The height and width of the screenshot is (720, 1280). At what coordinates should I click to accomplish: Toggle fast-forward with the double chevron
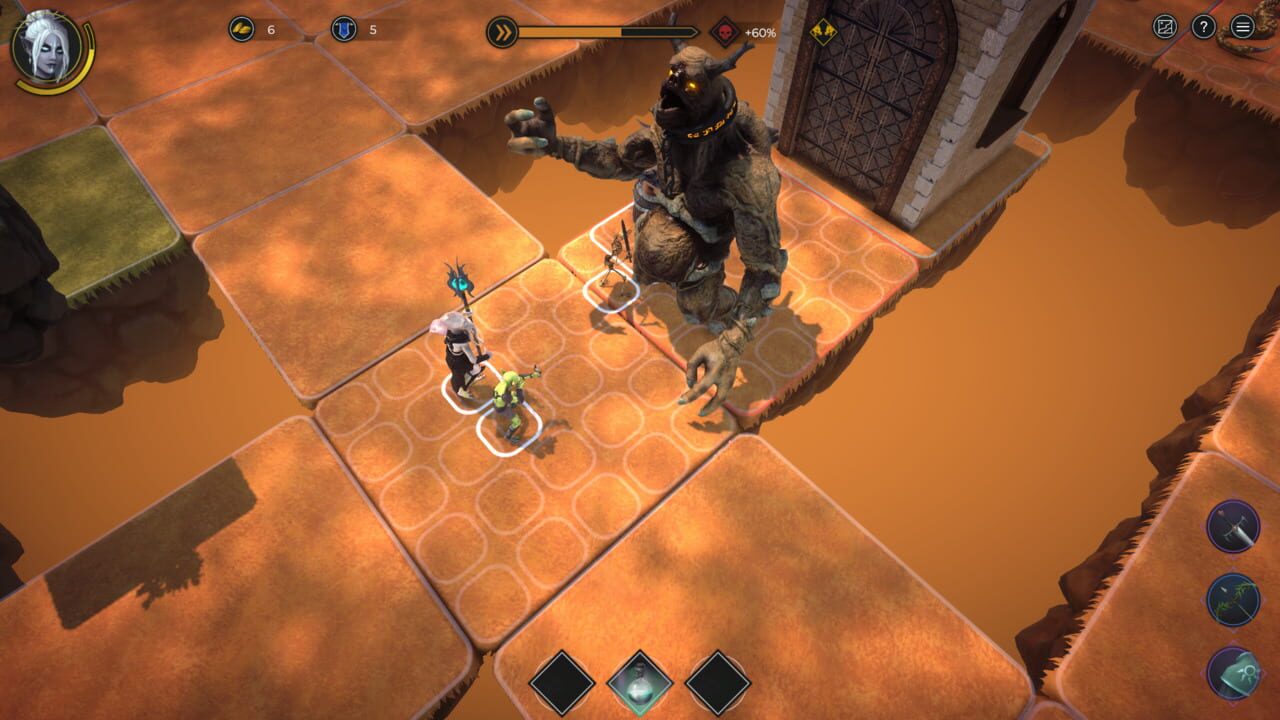[x=501, y=31]
